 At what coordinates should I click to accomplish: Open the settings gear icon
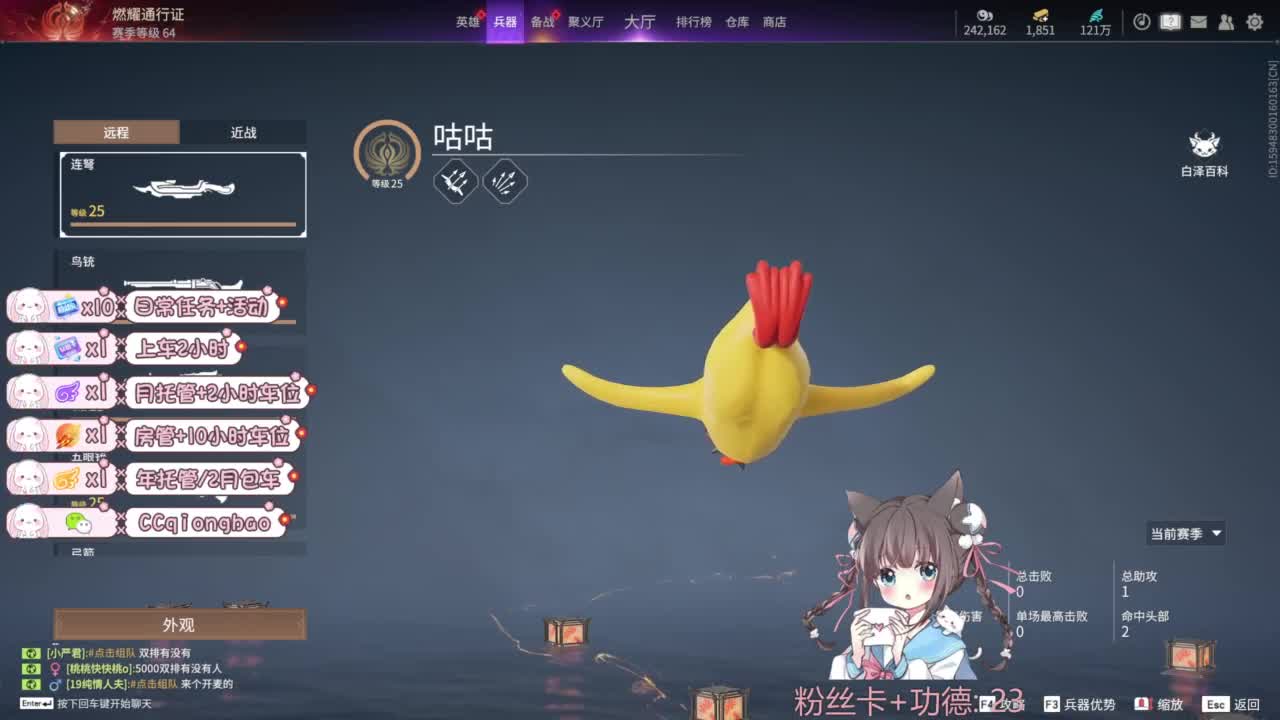coord(1255,22)
